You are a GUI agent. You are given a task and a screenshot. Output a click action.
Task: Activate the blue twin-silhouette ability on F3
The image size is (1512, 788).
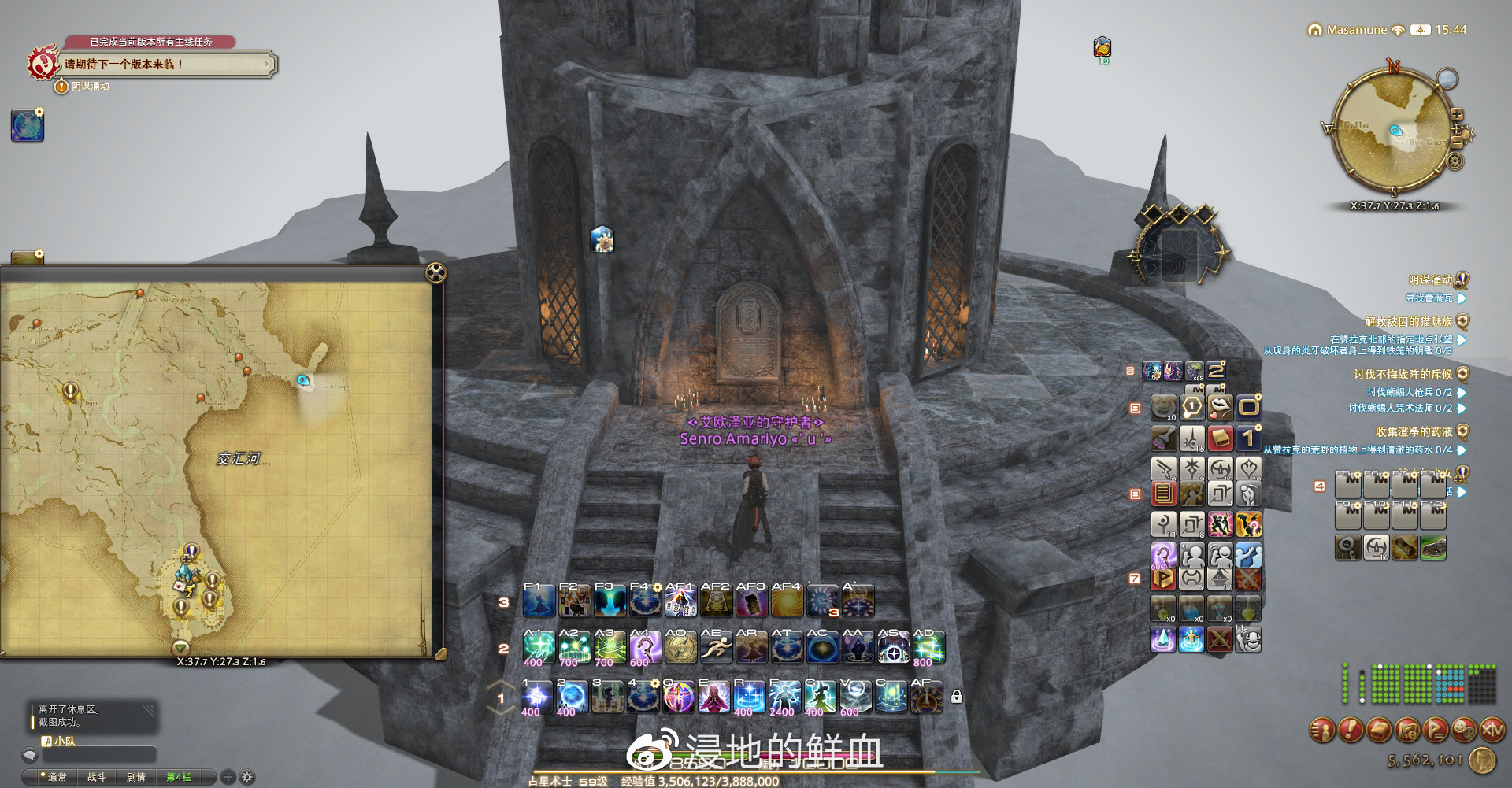point(610,603)
